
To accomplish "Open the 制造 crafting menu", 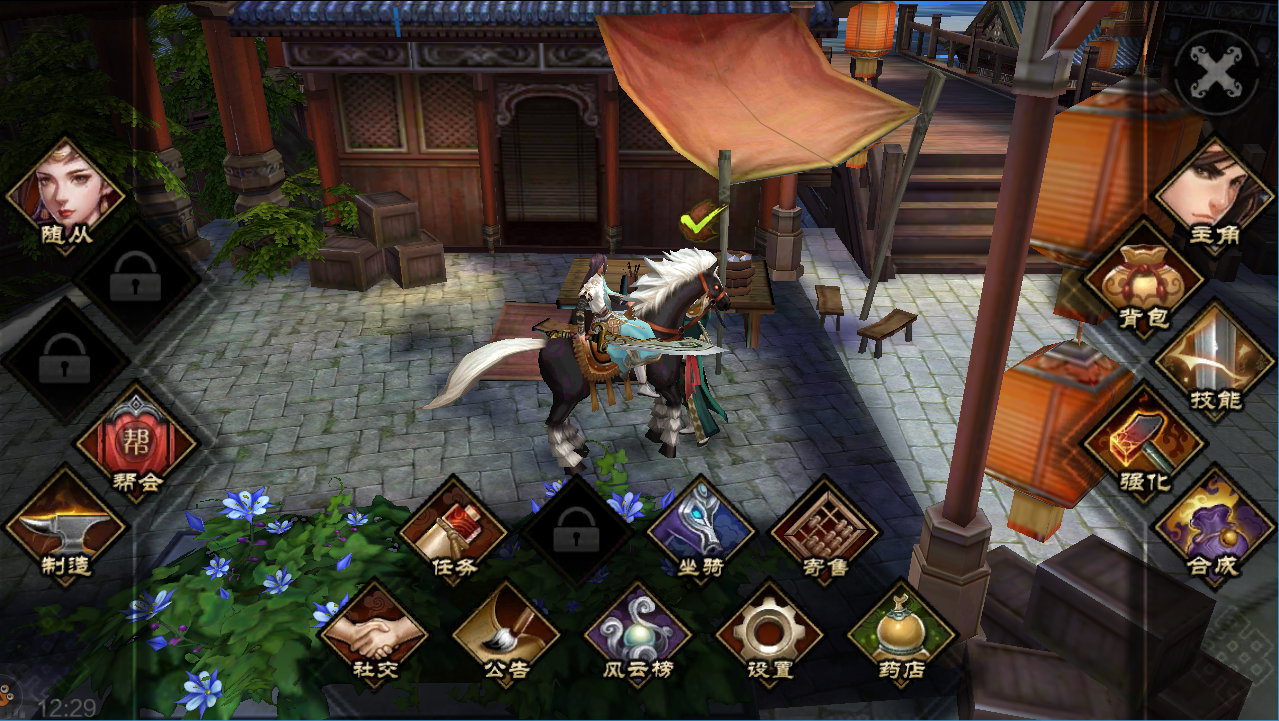I will 66,524.
